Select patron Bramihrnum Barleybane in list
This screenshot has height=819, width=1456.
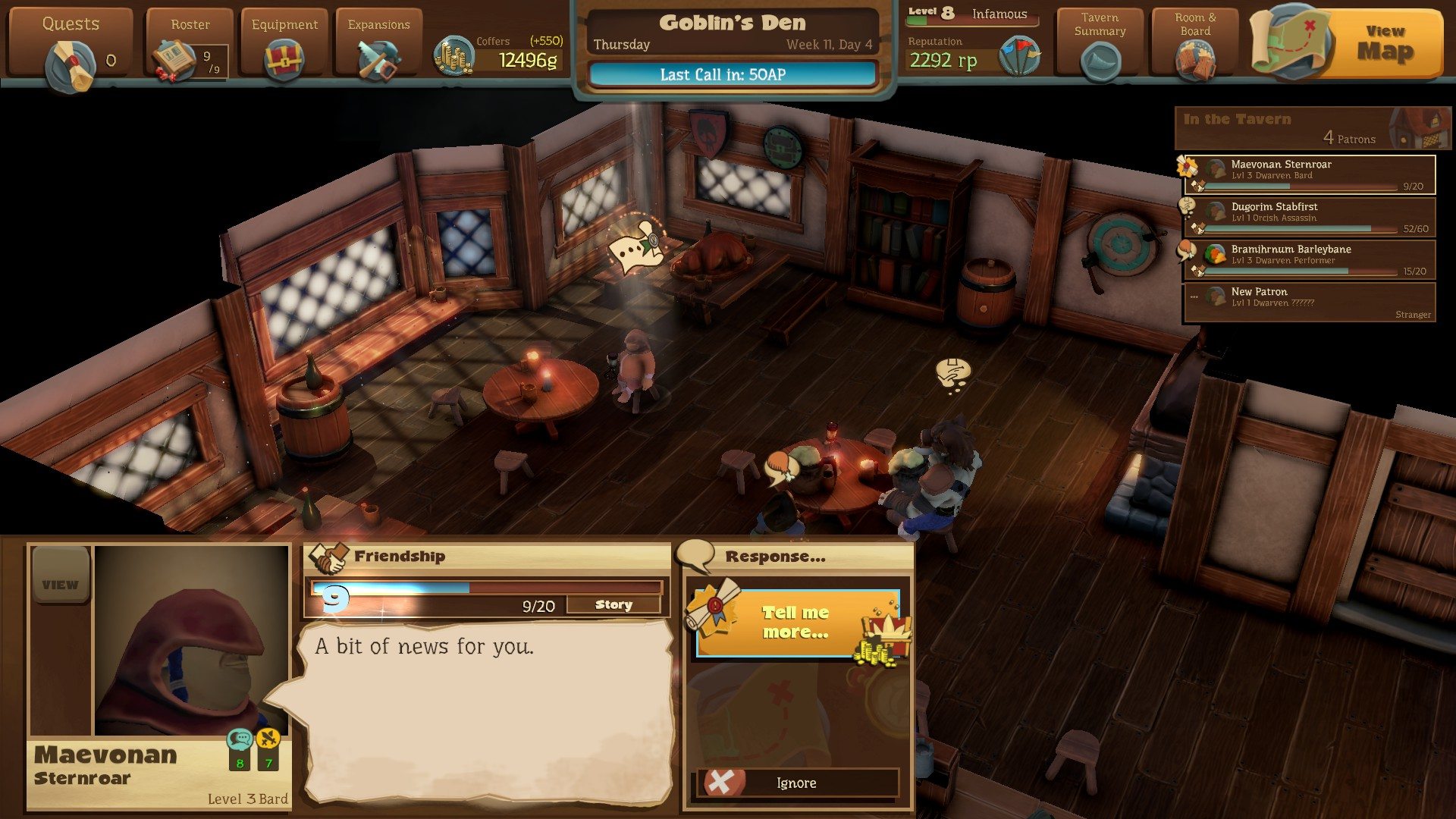pos(1310,259)
